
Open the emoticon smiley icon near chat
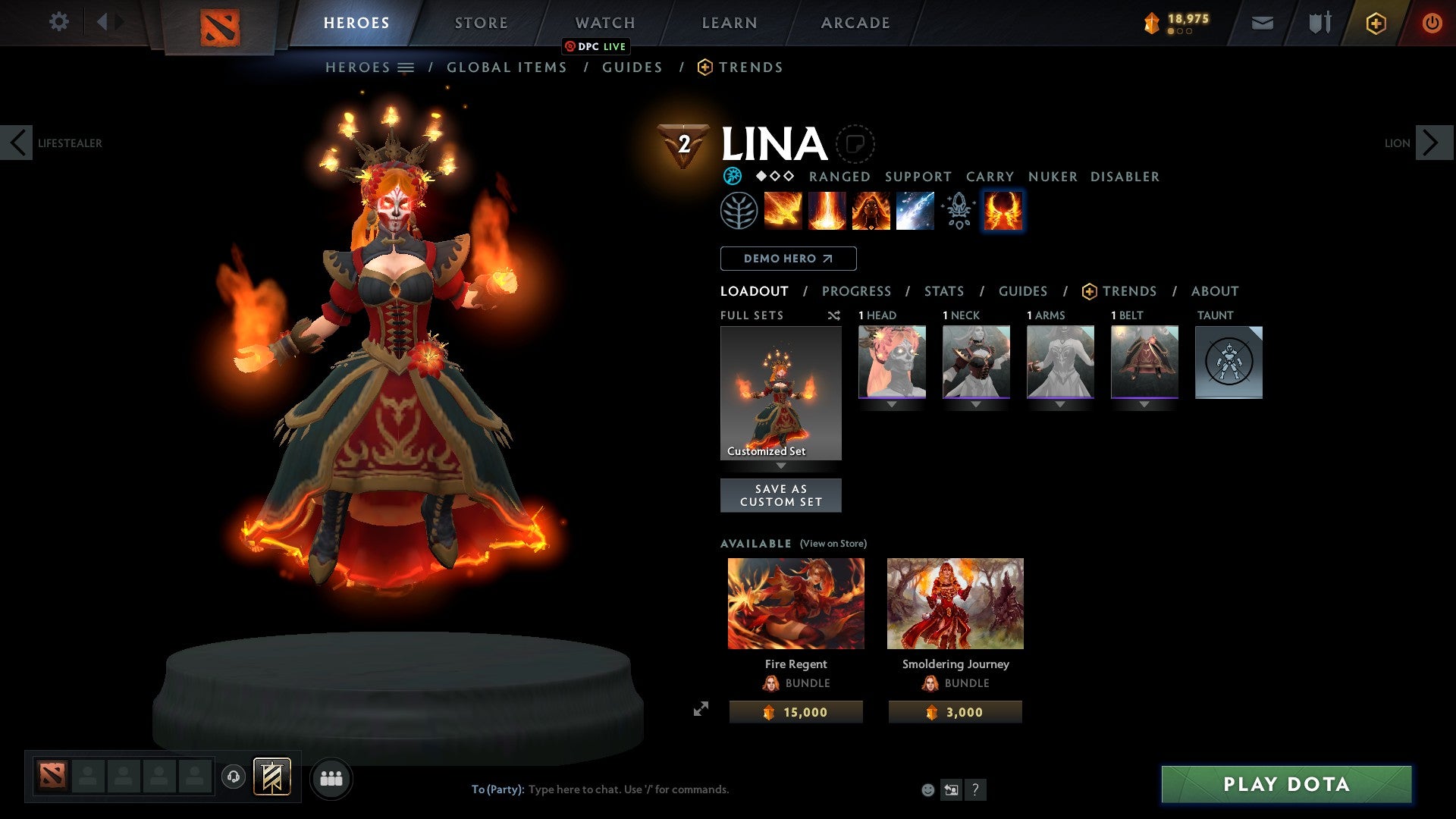(x=927, y=789)
